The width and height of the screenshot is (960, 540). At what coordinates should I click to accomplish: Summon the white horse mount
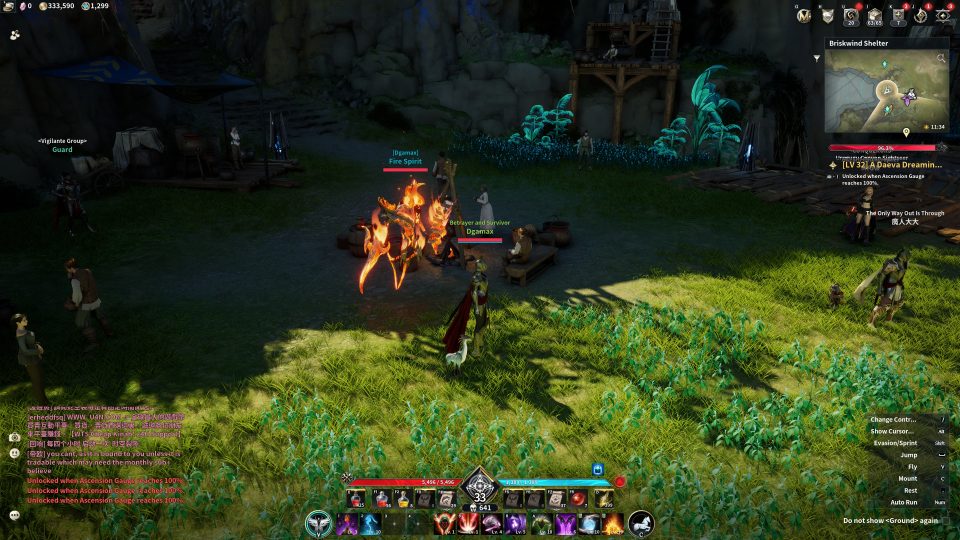(641, 522)
